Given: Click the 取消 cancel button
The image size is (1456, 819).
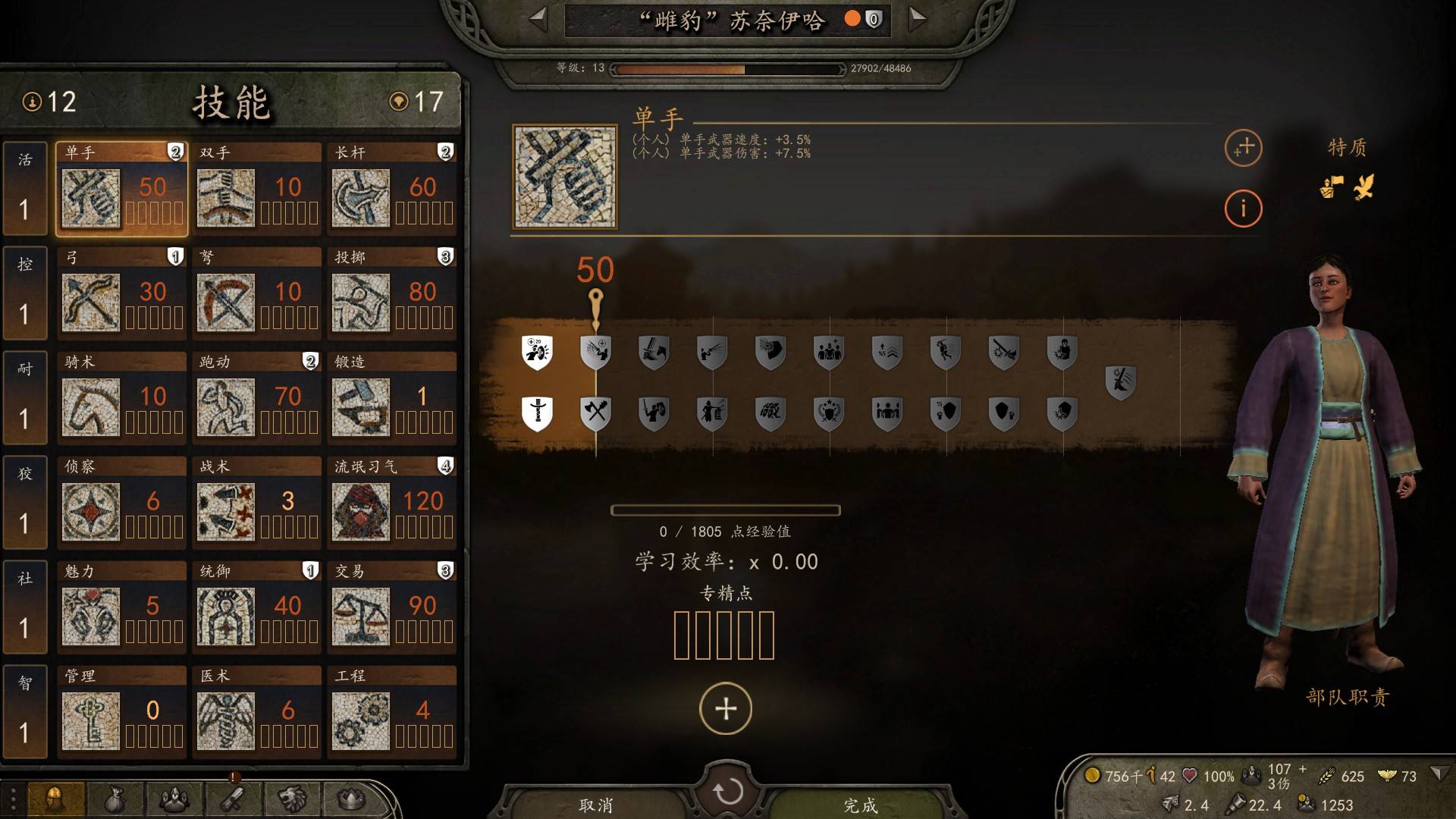Looking at the screenshot, I should pos(595,805).
